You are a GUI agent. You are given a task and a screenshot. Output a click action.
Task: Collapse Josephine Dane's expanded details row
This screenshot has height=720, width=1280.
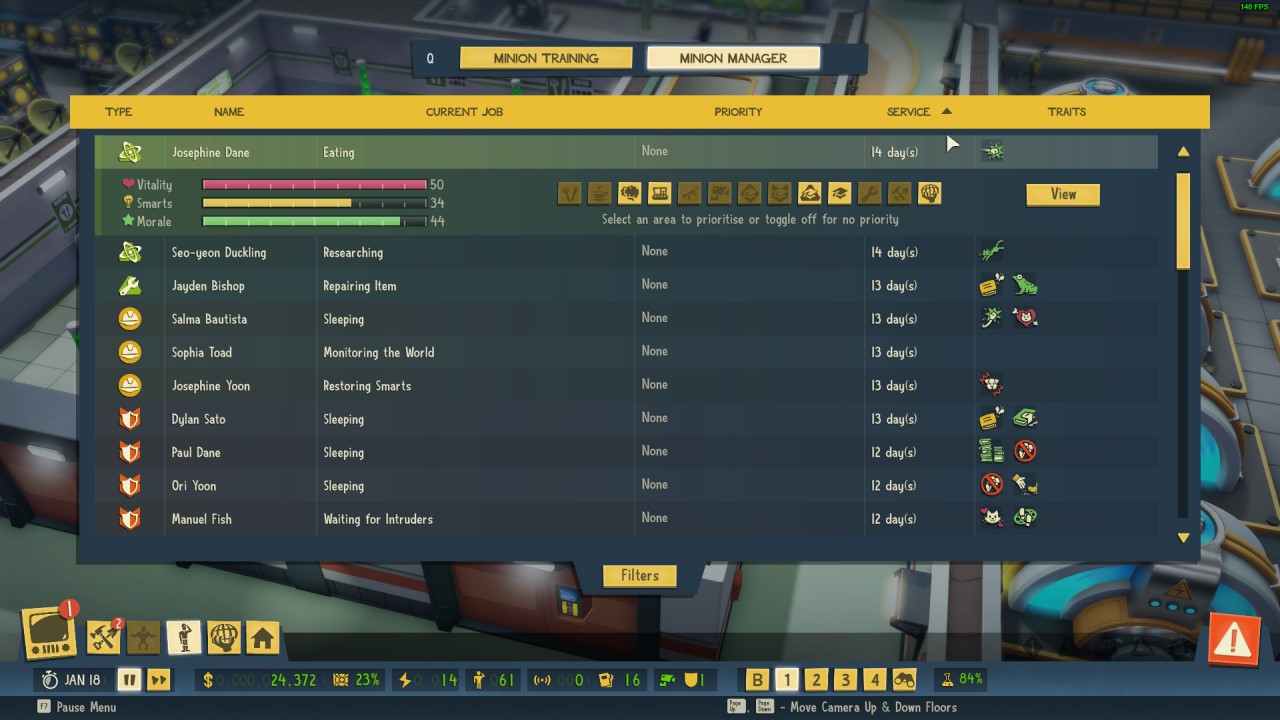(x=400, y=151)
